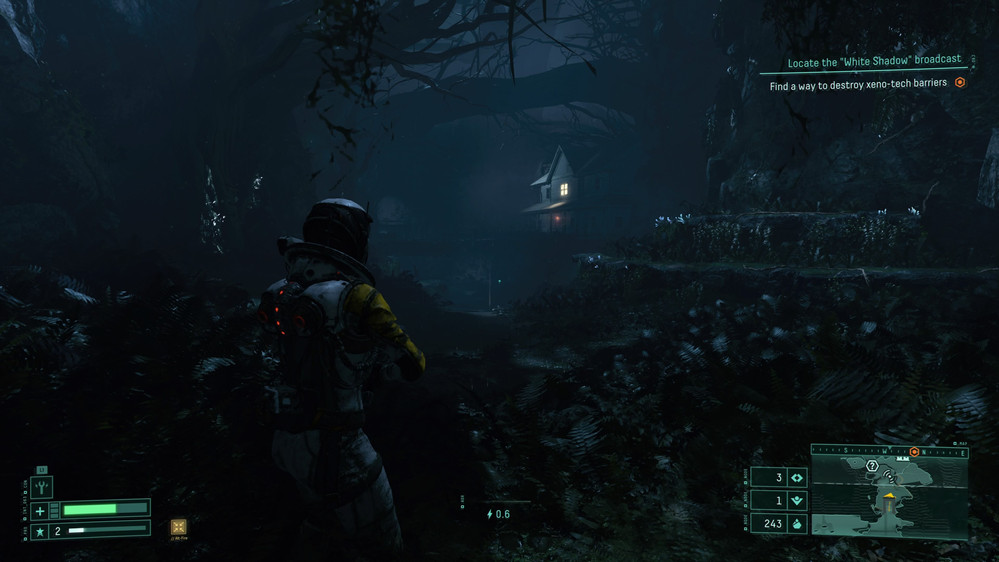Activate the yellow Alt-Fire icon
Image resolution: width=999 pixels, height=562 pixels.
[178, 527]
